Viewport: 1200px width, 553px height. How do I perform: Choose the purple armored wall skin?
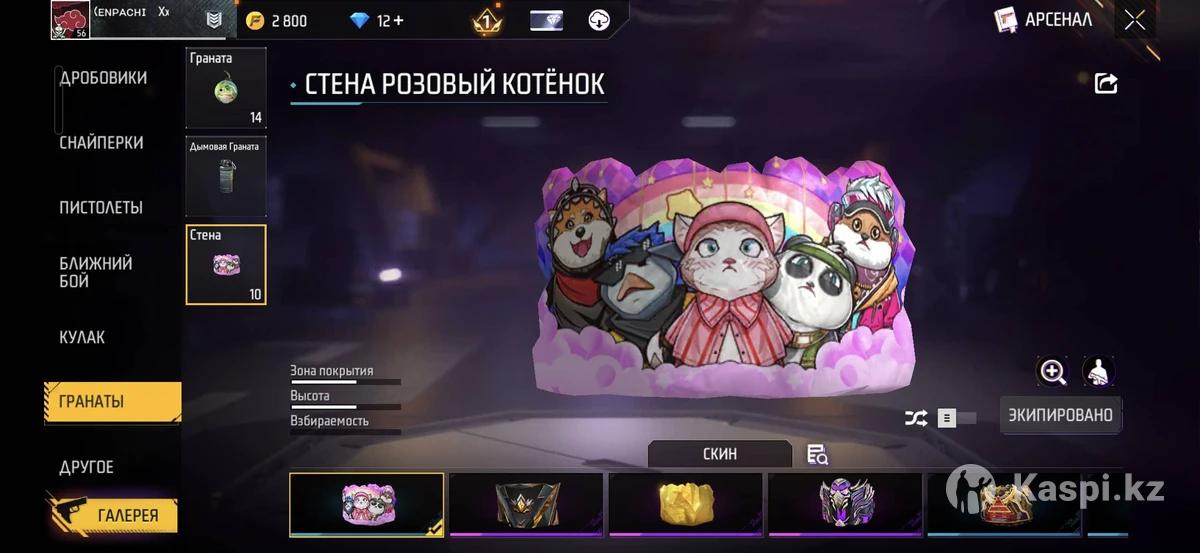tap(845, 505)
